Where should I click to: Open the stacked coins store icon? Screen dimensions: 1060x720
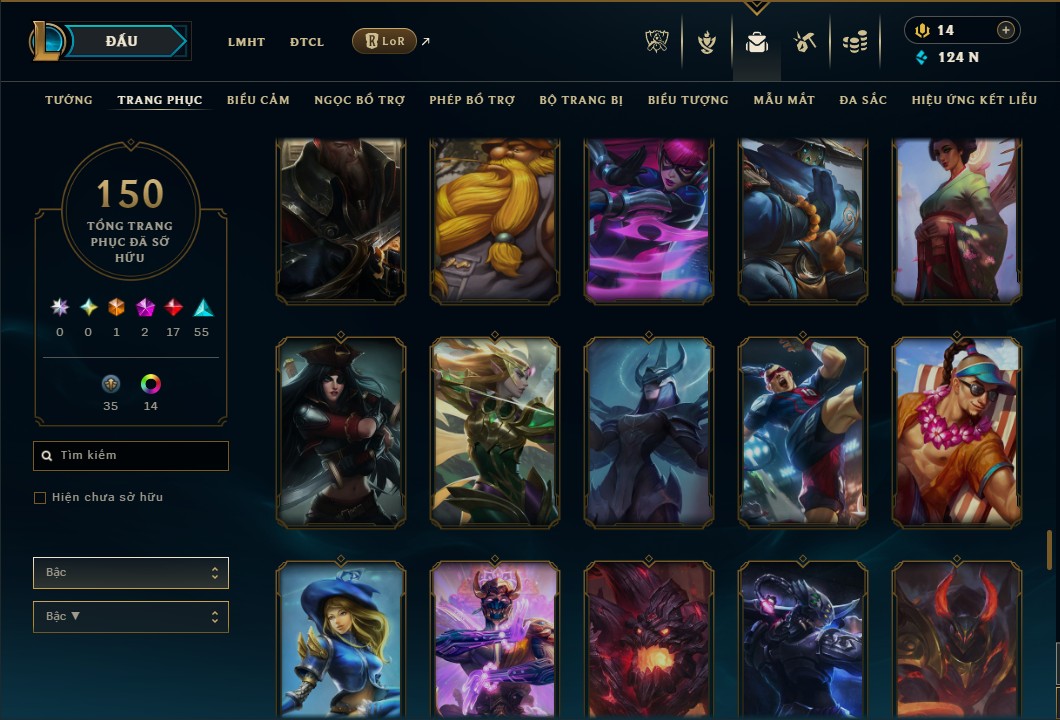(x=854, y=42)
